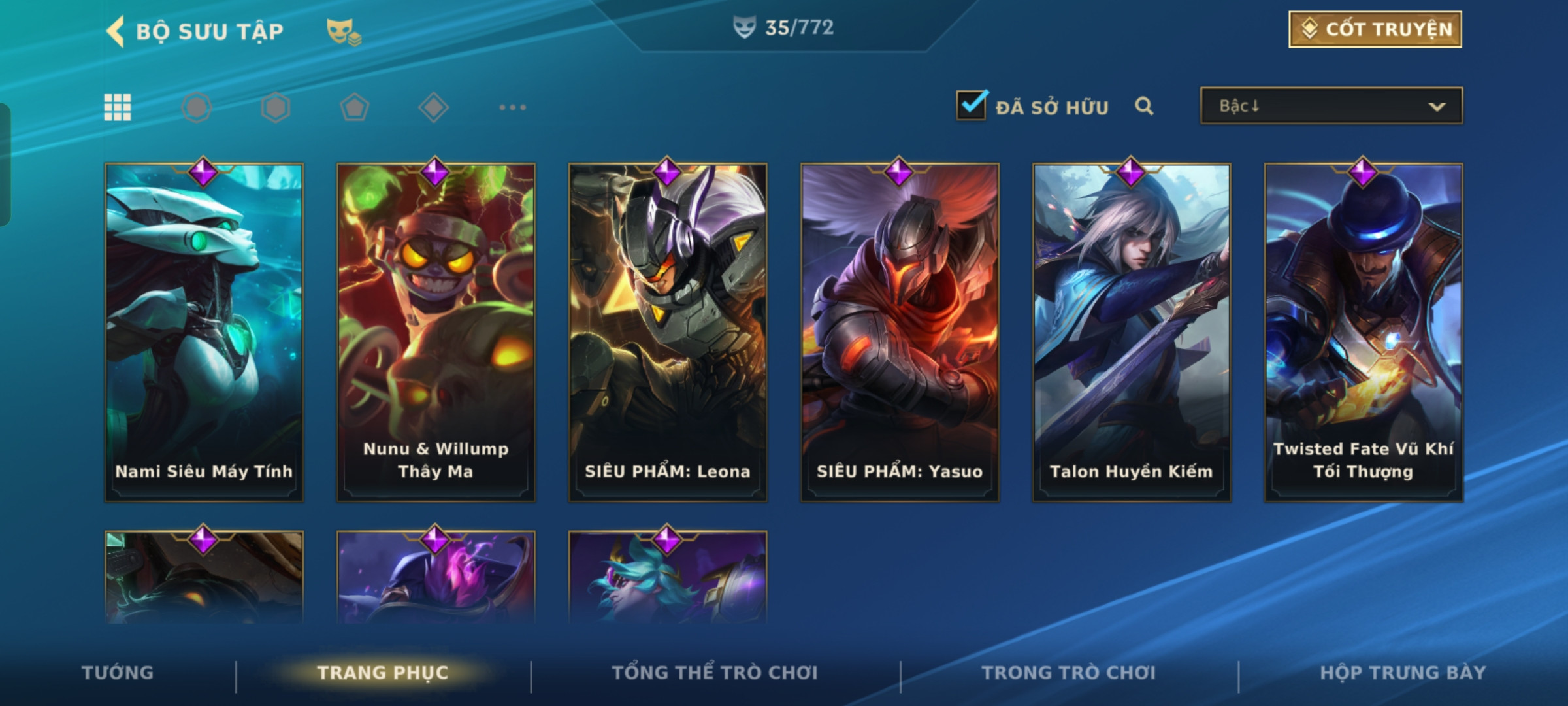Go to the Hộp Trưng Bày tab
Screen dimensions: 1568x706
pyautogui.click(x=1403, y=673)
